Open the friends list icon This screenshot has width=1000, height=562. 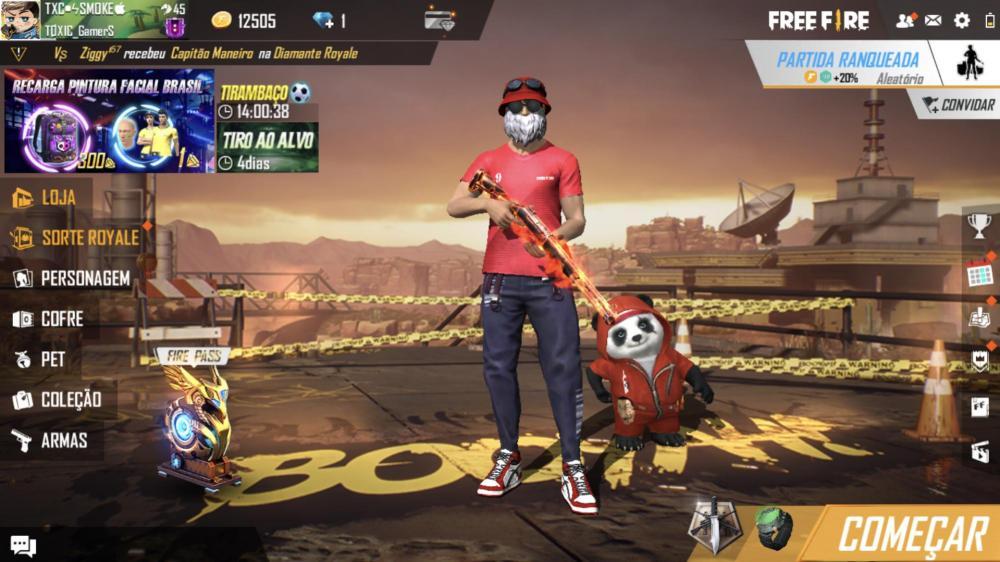click(905, 20)
